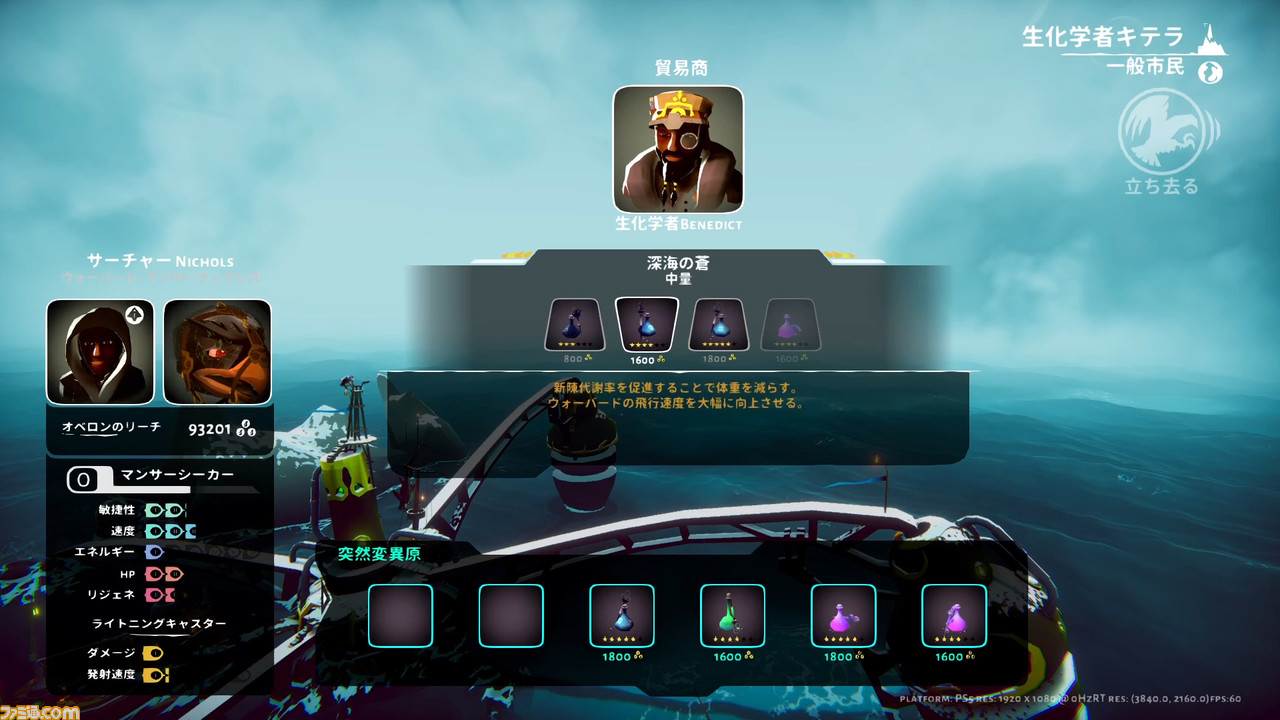Pick the five-star blue potion for 1800
Viewport: 1280px width, 720px height.
(719, 325)
